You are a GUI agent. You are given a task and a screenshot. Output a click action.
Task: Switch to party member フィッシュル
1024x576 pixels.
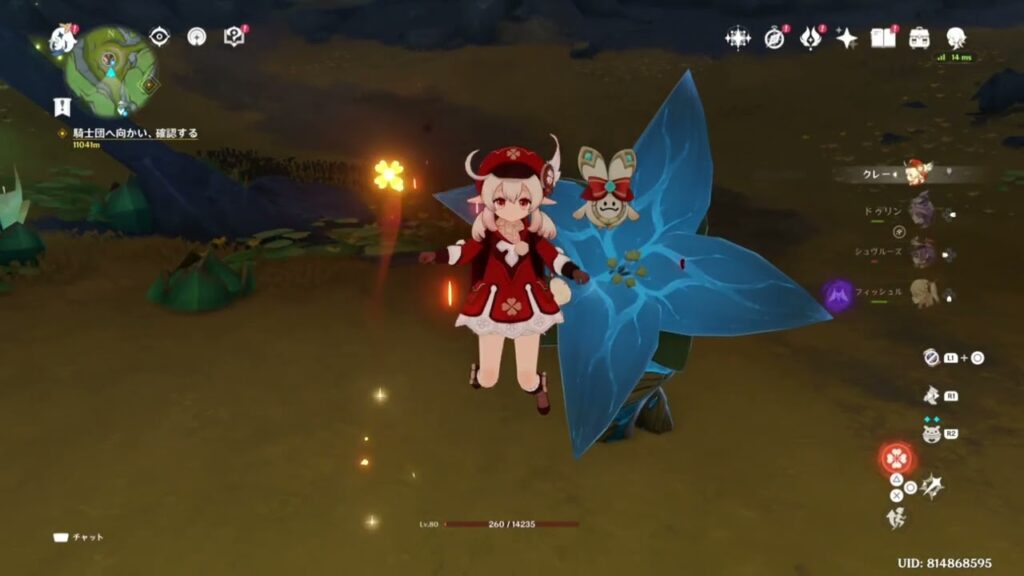(921, 292)
